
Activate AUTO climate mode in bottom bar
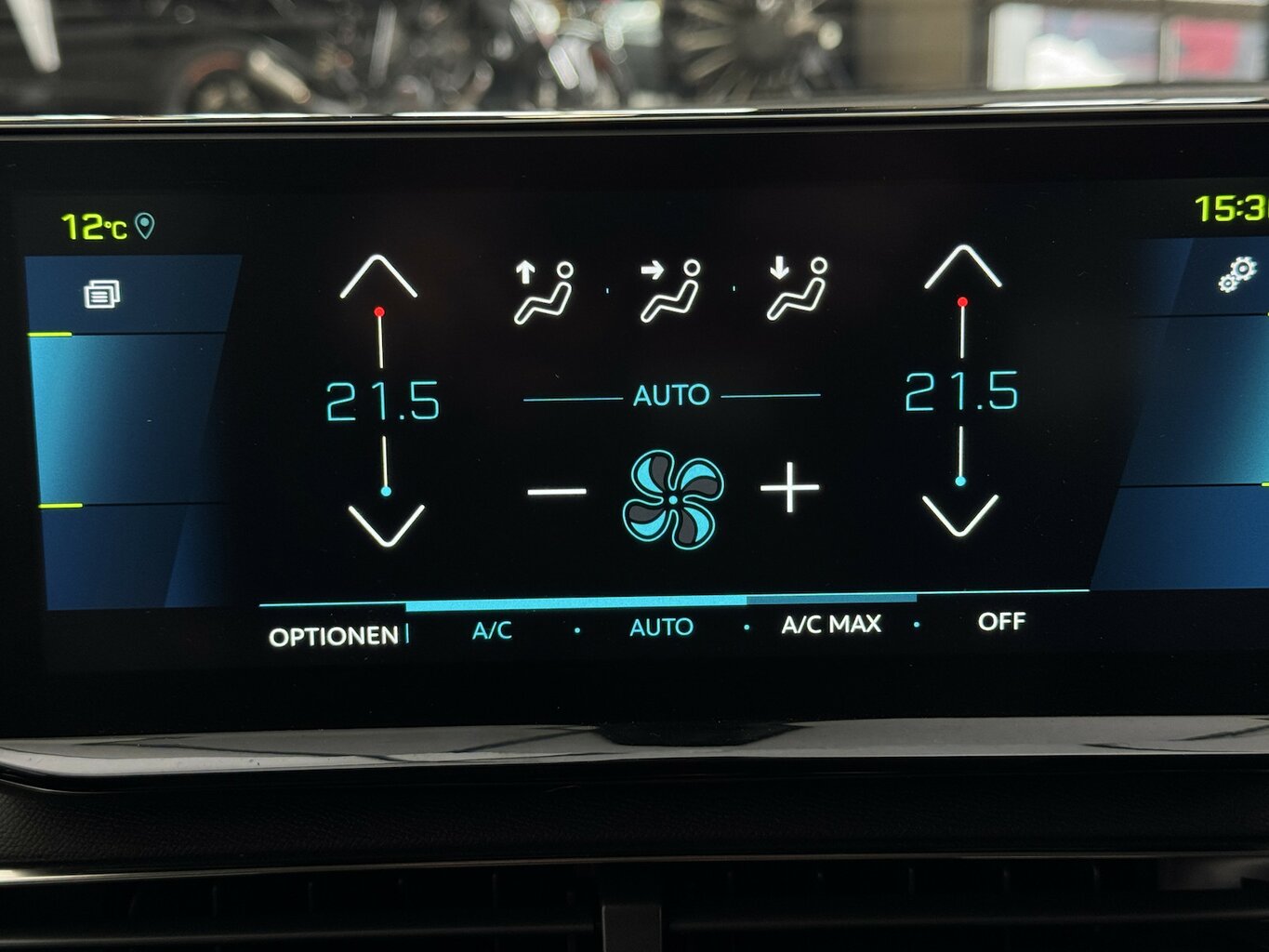tap(661, 628)
